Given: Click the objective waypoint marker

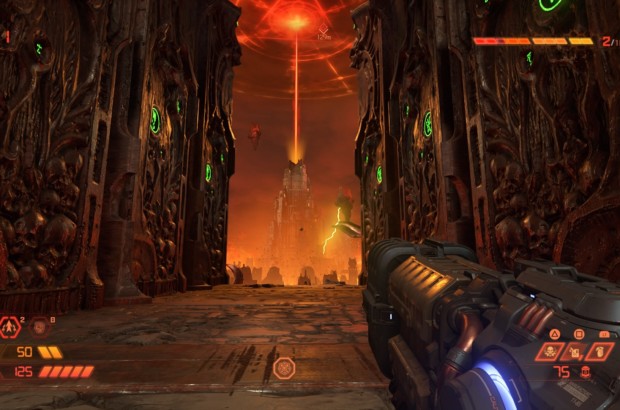Looking at the screenshot, I should [324, 34].
